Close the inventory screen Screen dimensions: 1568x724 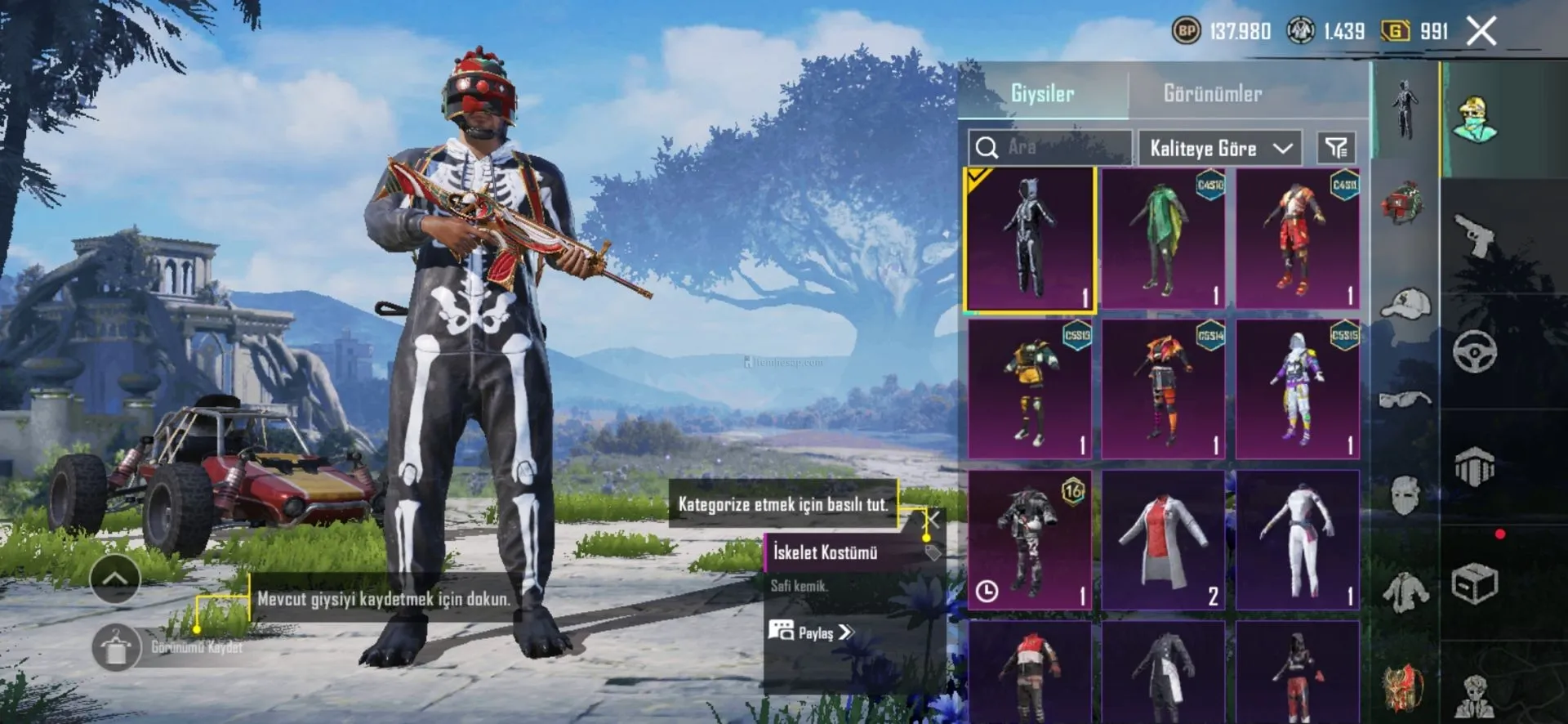[x=1481, y=32]
